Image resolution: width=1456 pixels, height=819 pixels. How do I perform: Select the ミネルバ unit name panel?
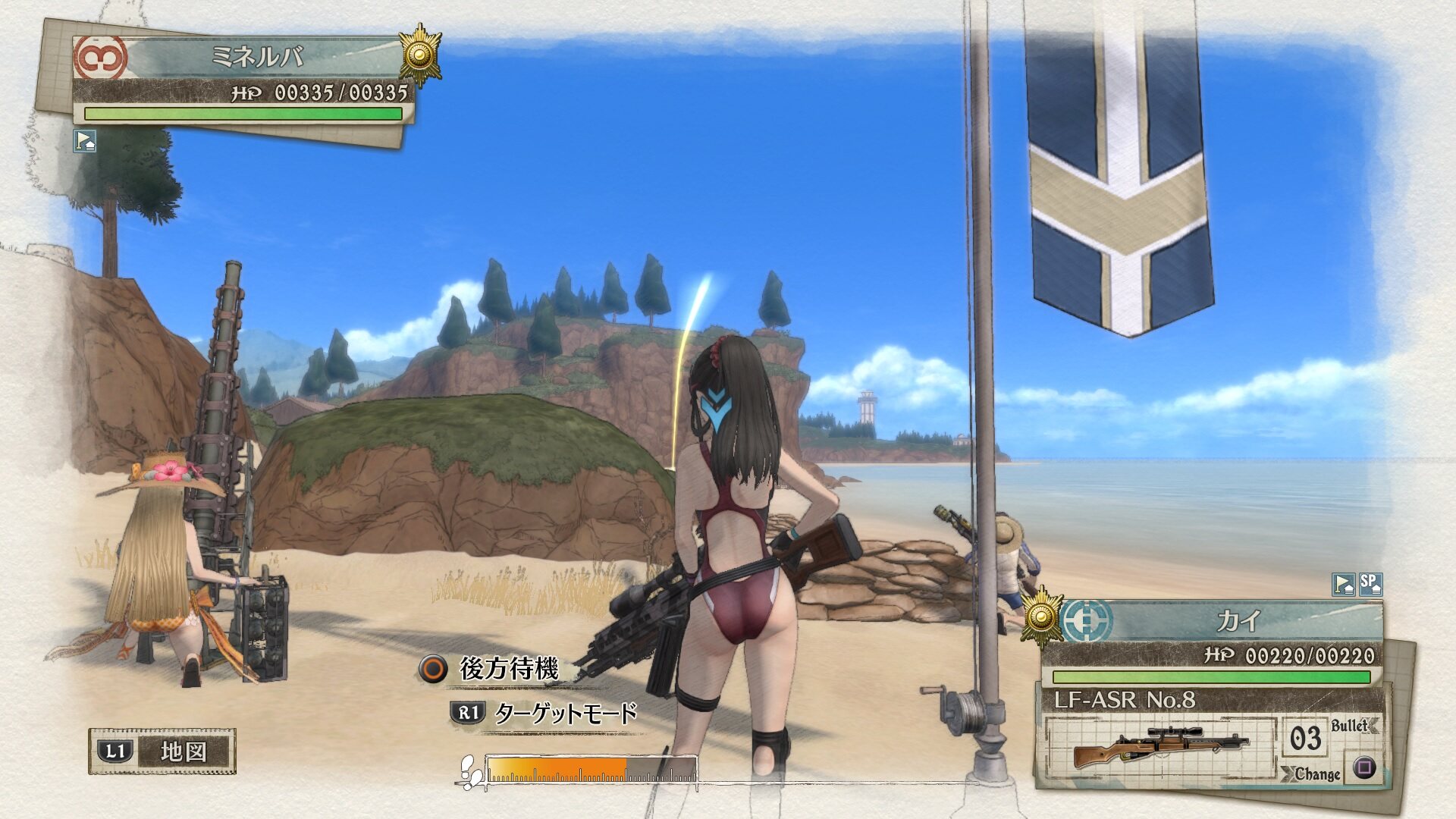coord(258,58)
